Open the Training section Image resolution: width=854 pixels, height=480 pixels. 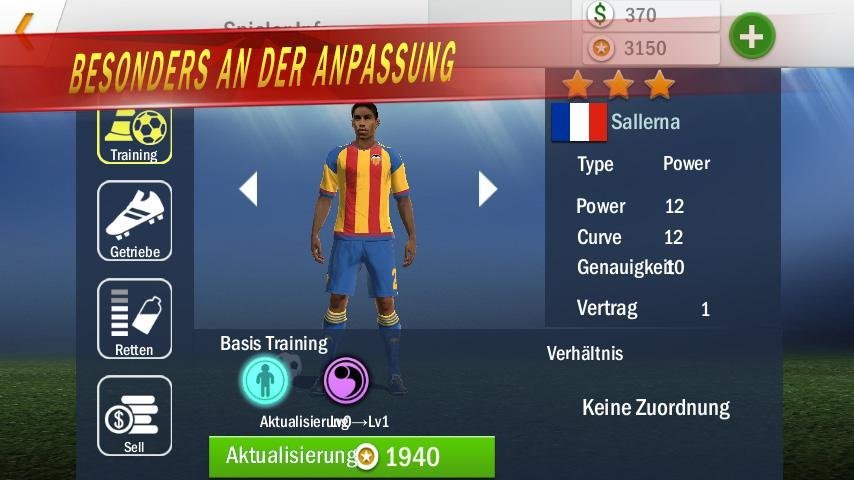(x=134, y=133)
